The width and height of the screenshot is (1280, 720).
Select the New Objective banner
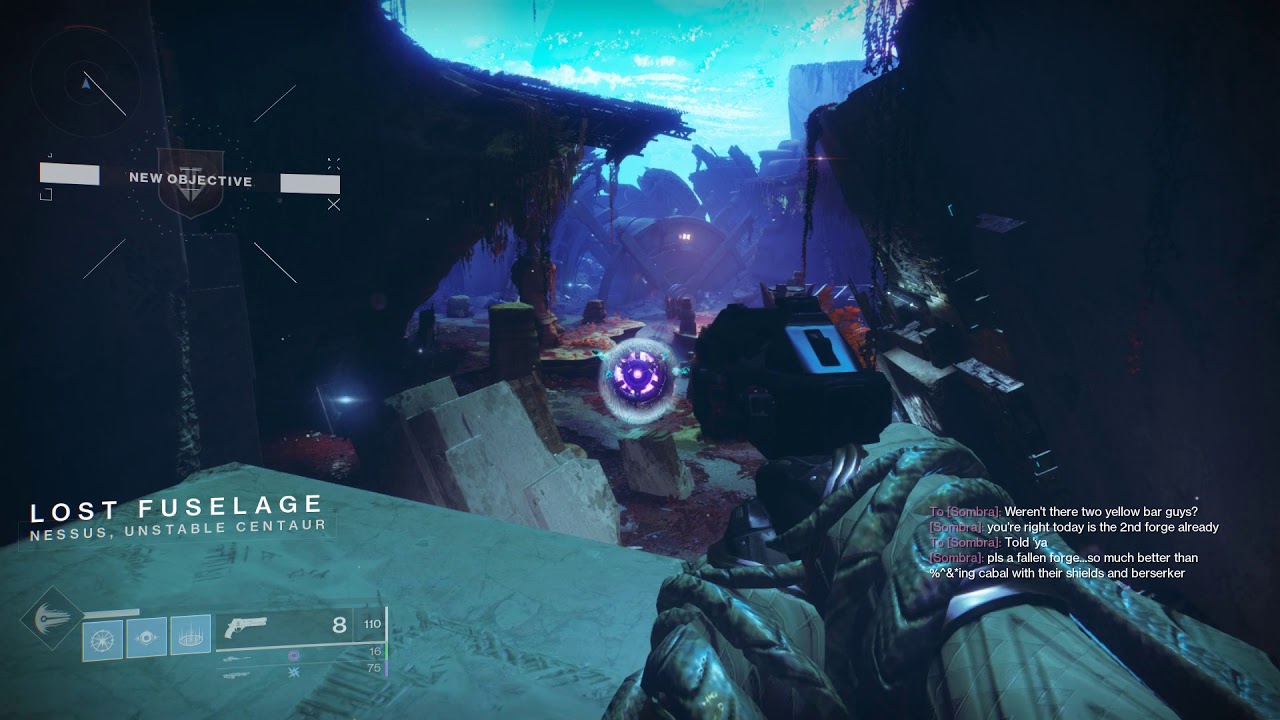(x=190, y=180)
